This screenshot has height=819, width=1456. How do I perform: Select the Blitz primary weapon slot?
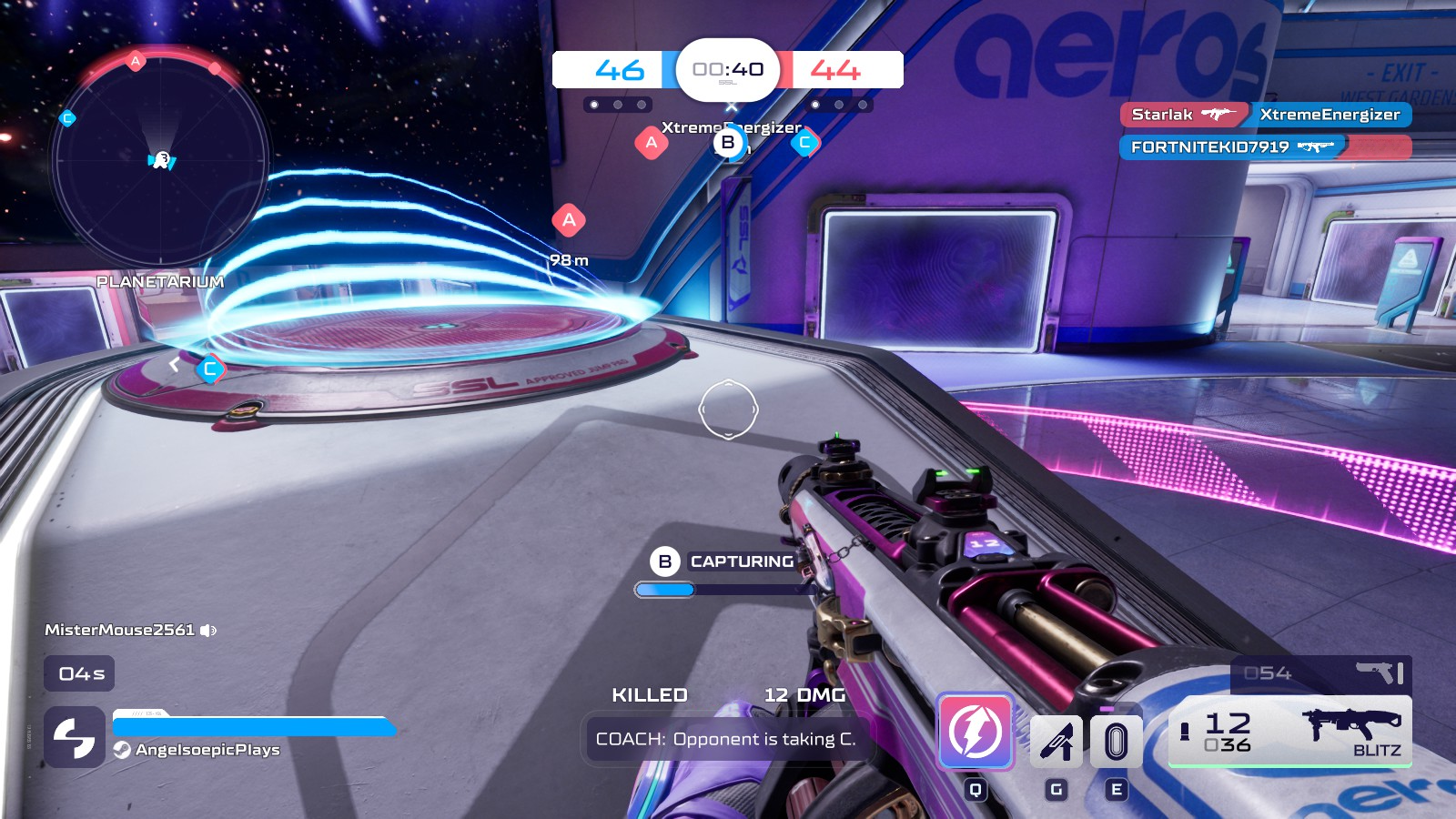click(x=1289, y=732)
